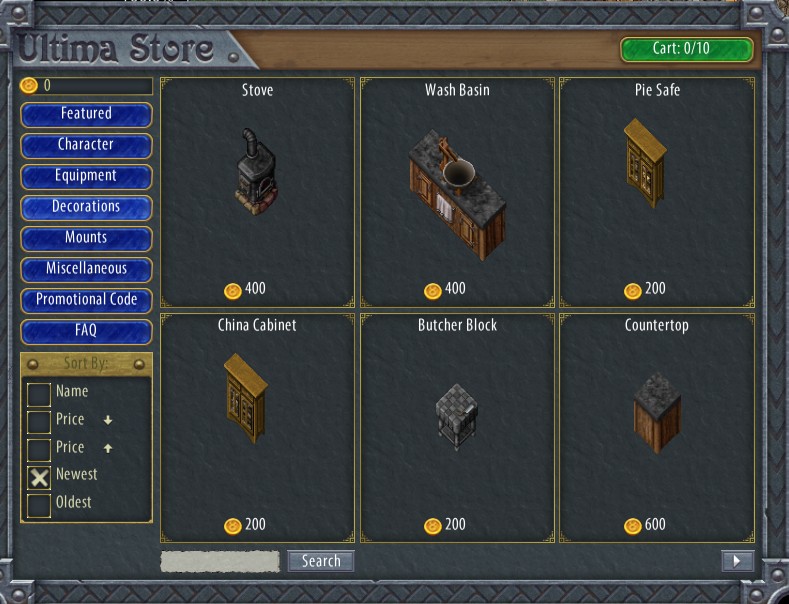Sort items by Oldest
Image resolution: width=789 pixels, height=604 pixels.
(39, 505)
